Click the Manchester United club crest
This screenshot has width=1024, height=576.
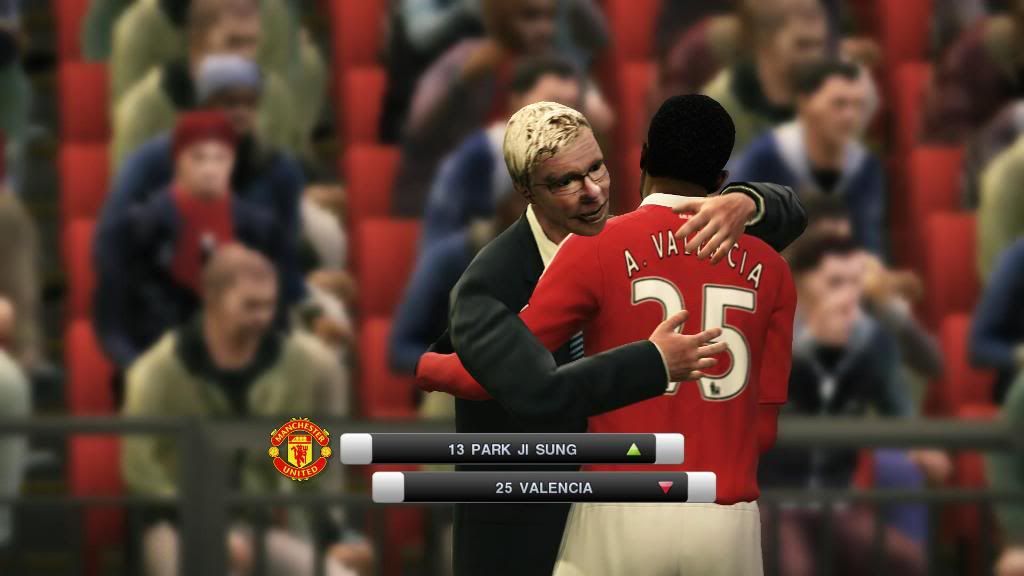(300, 449)
